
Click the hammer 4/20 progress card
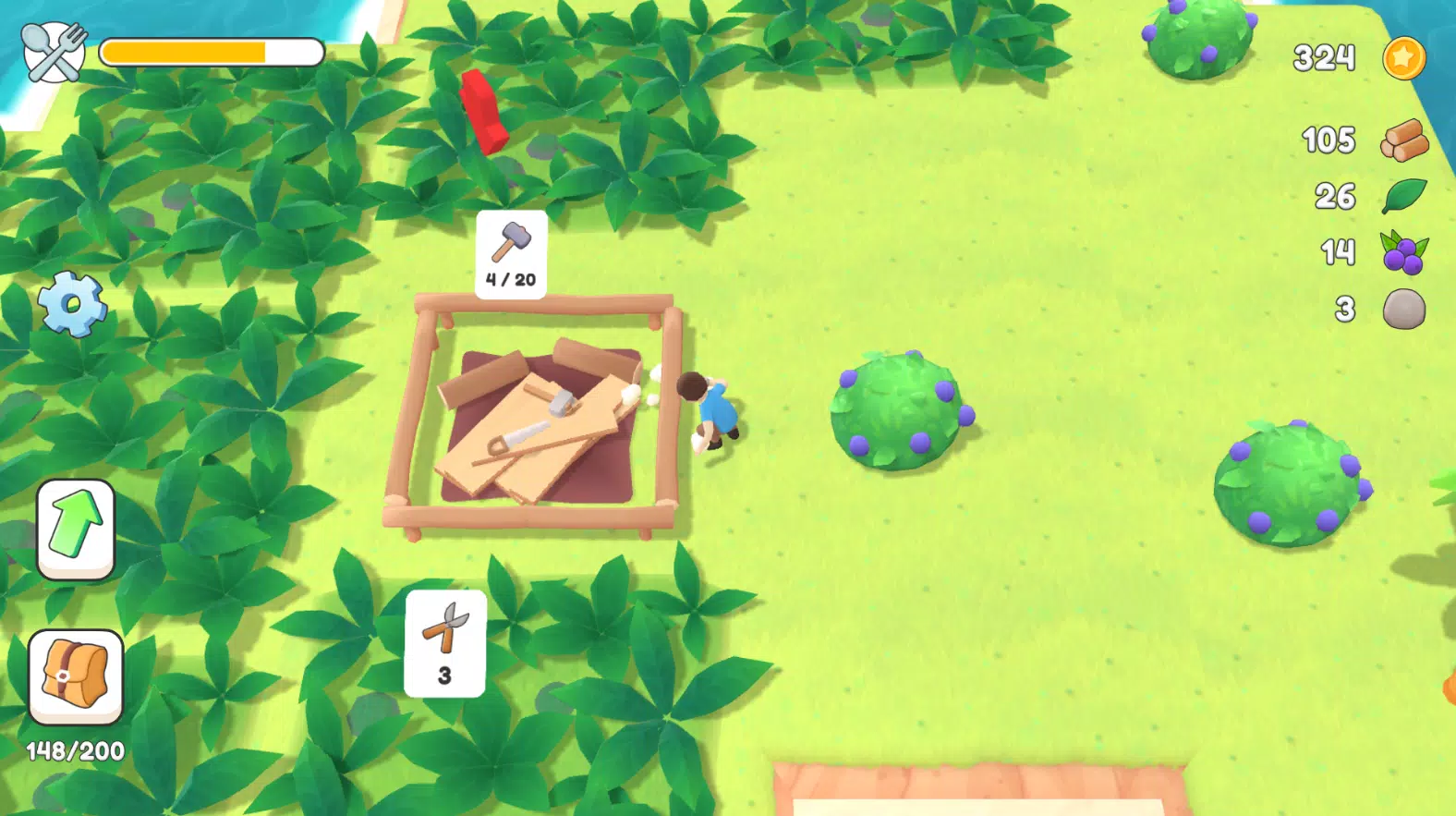[x=510, y=256]
